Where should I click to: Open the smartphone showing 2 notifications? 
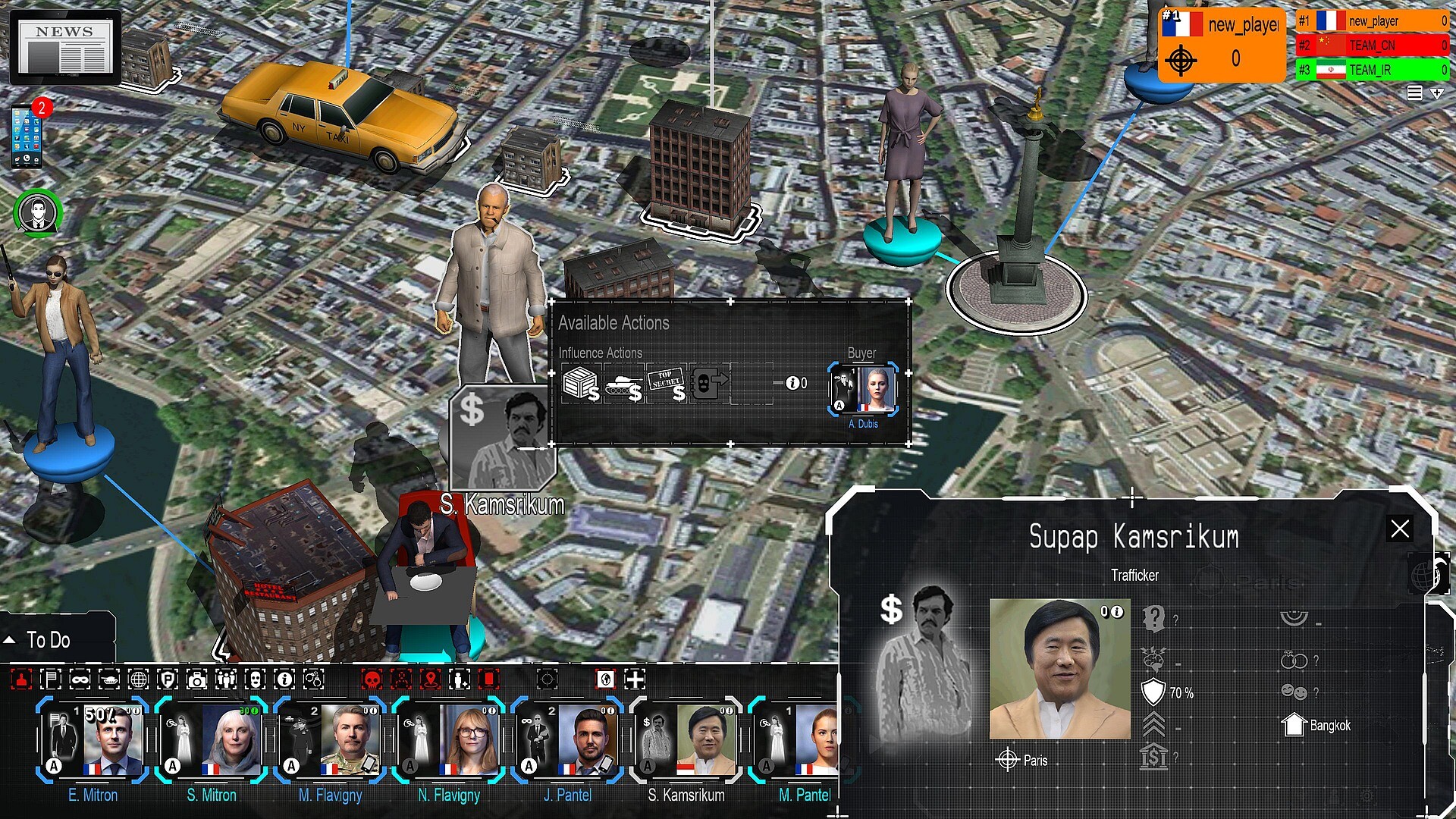(27, 136)
